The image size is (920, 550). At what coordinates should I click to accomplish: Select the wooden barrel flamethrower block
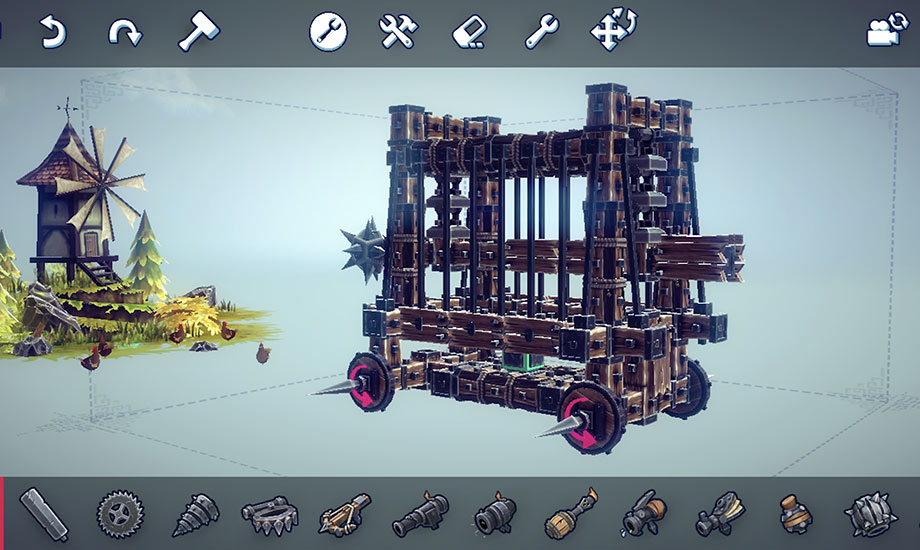(570, 515)
